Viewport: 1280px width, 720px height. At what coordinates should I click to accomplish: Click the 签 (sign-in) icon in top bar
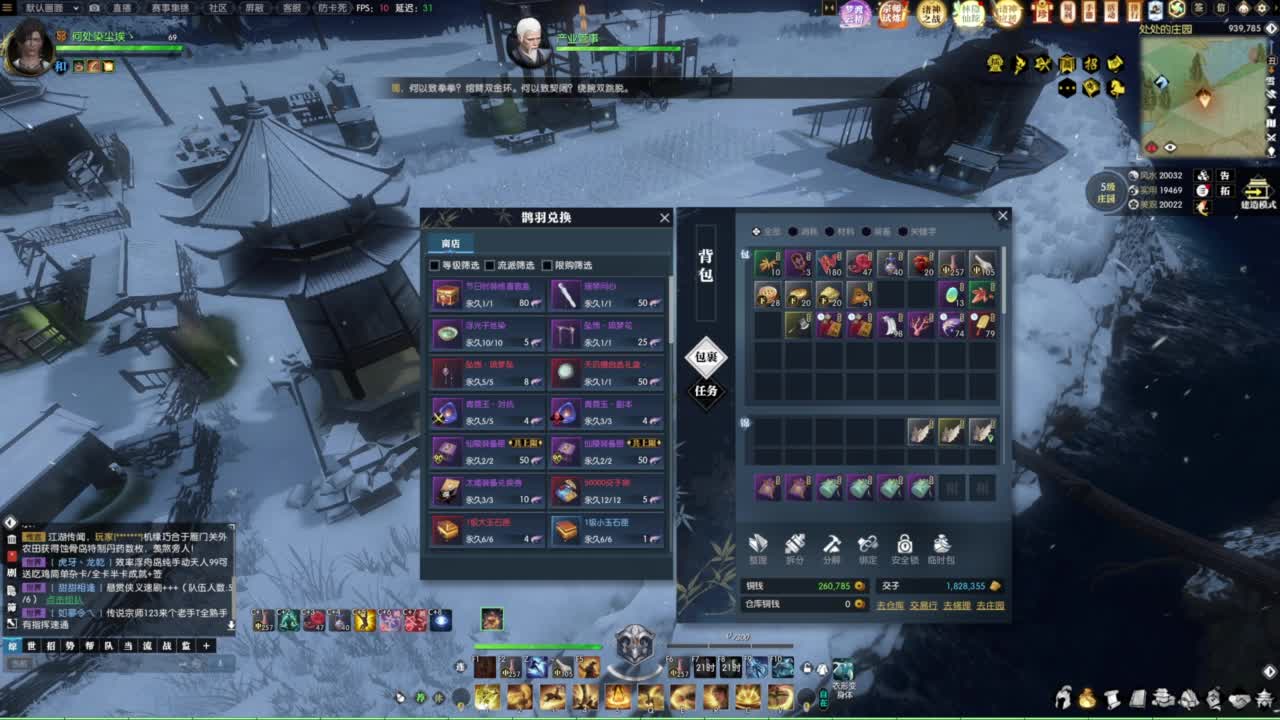click(1197, 7)
